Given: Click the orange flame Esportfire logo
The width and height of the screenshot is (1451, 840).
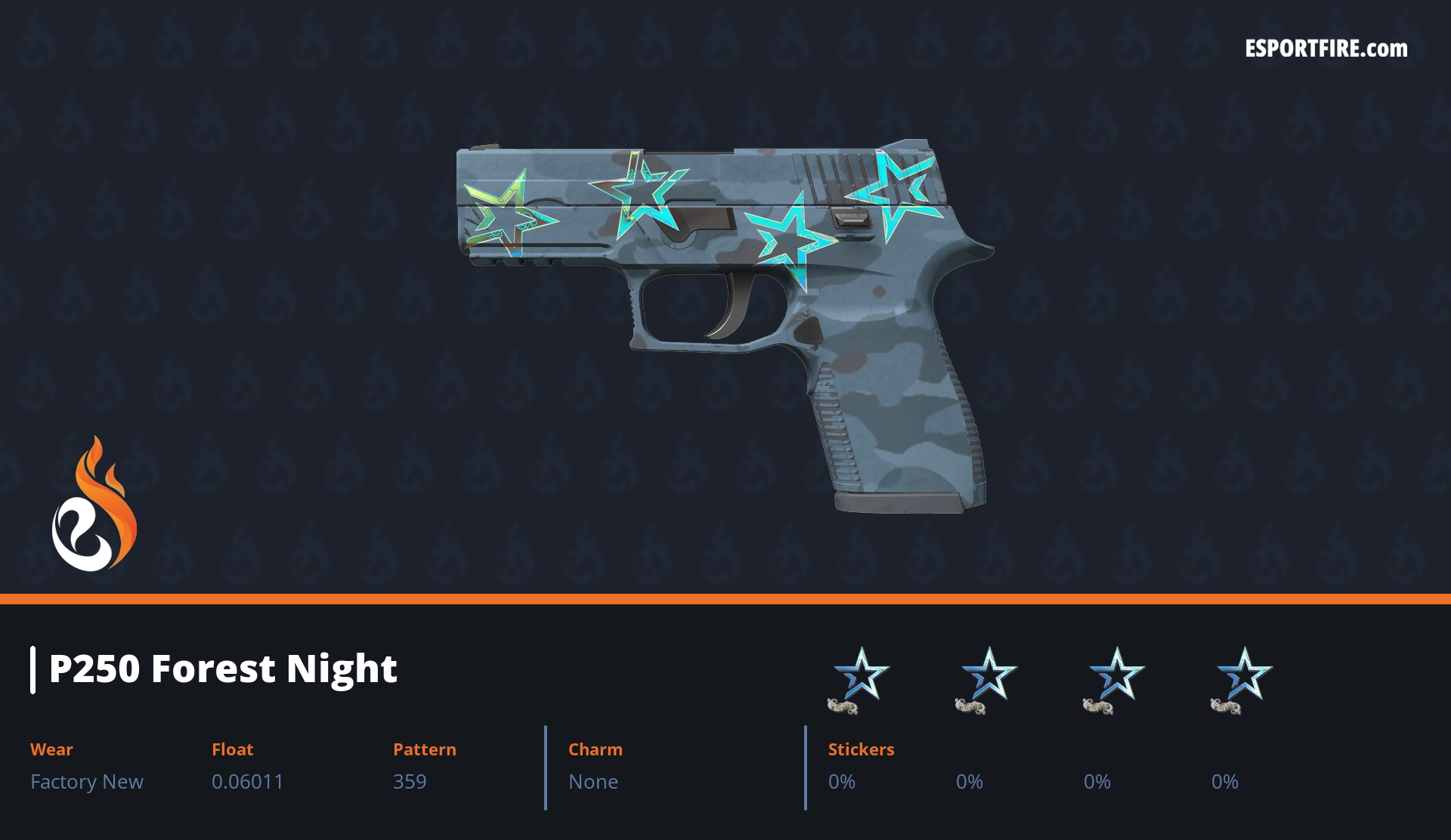Looking at the screenshot, I should point(94,505).
